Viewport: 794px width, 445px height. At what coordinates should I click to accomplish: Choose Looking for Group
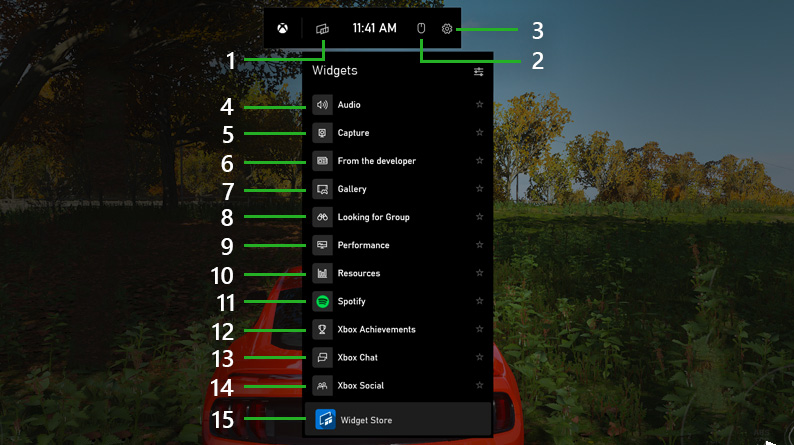click(373, 217)
